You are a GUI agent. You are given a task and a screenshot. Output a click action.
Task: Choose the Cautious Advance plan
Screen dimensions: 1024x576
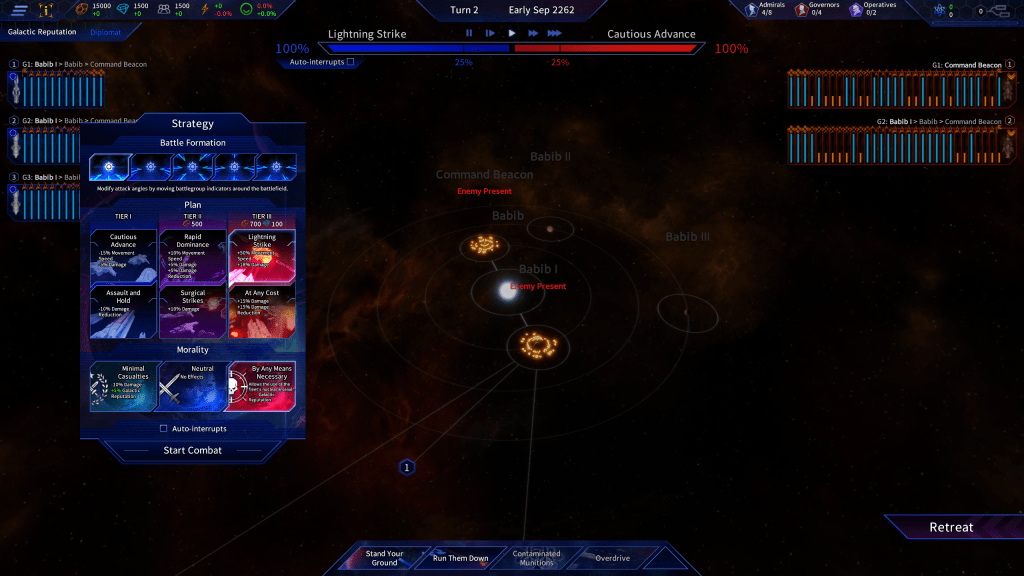tap(123, 256)
